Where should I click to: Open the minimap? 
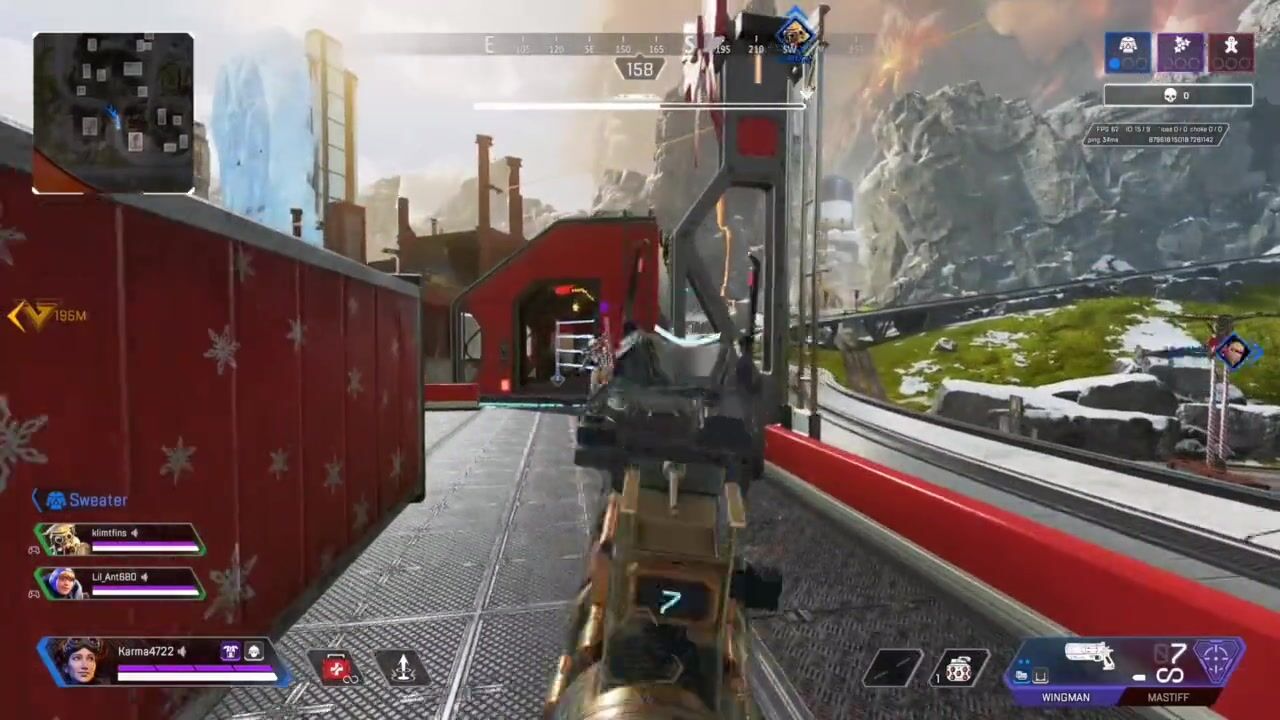[x=113, y=112]
